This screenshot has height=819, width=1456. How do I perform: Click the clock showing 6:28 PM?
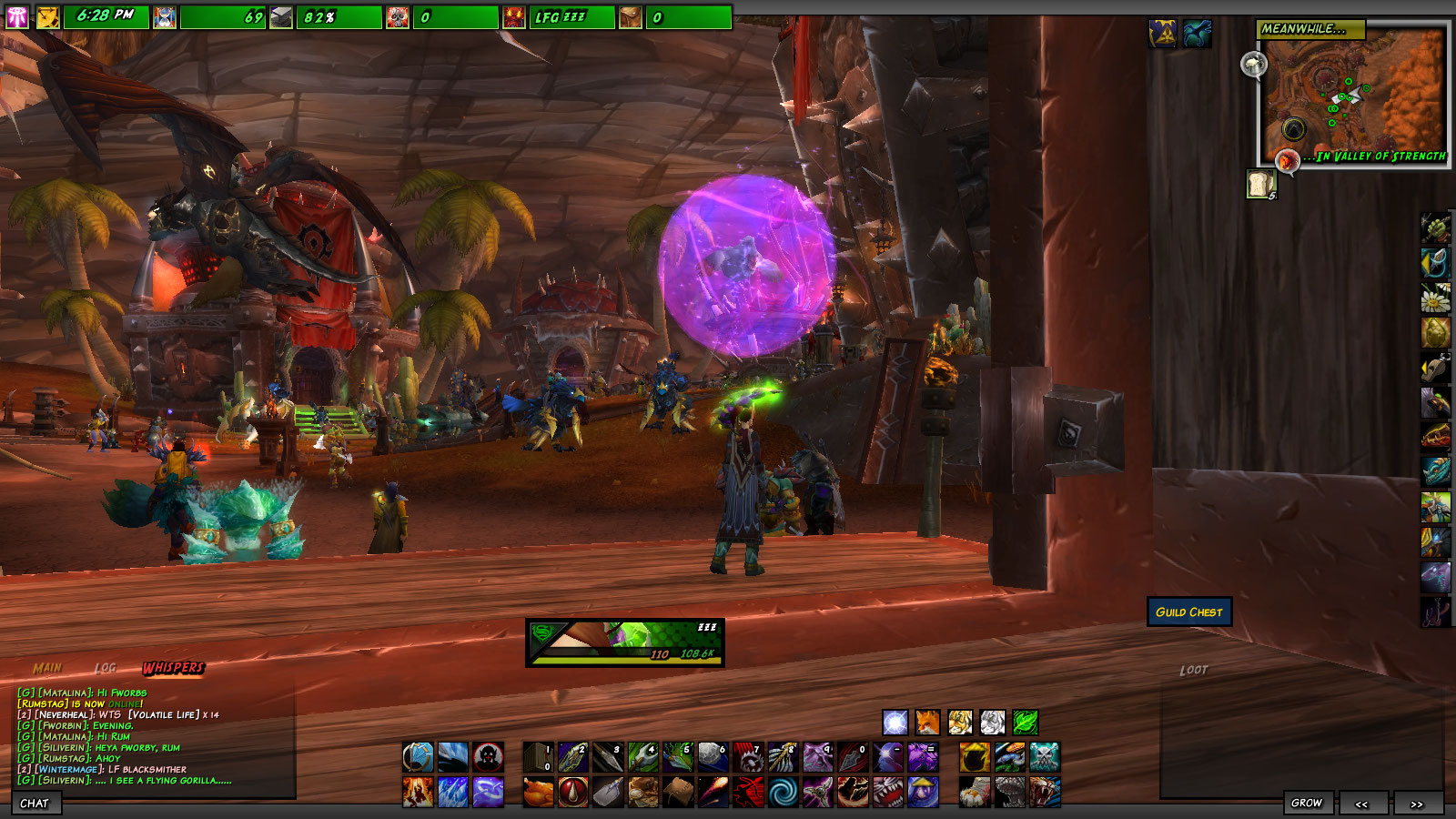106,16
